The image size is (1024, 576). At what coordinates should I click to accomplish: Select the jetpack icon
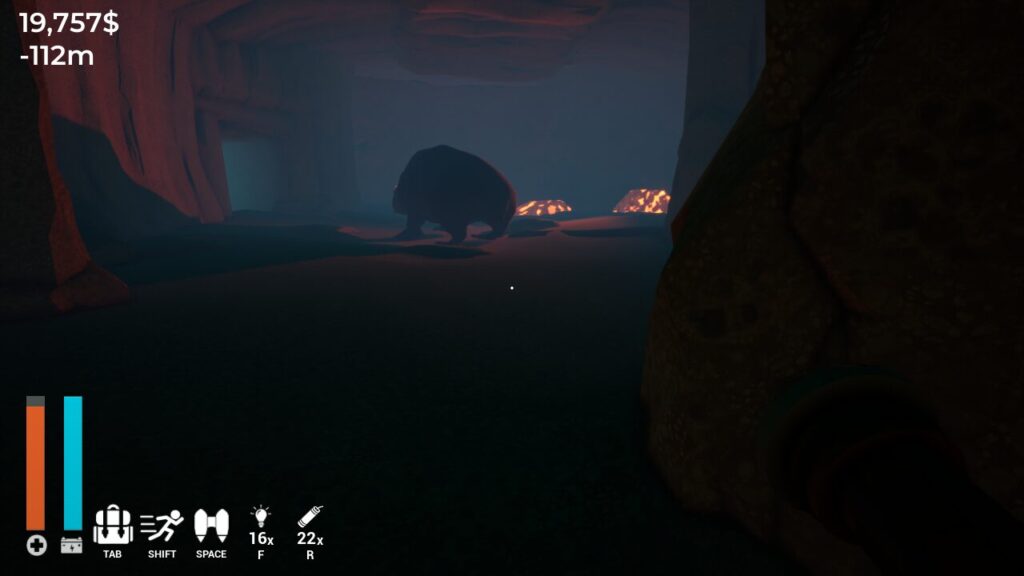click(211, 524)
